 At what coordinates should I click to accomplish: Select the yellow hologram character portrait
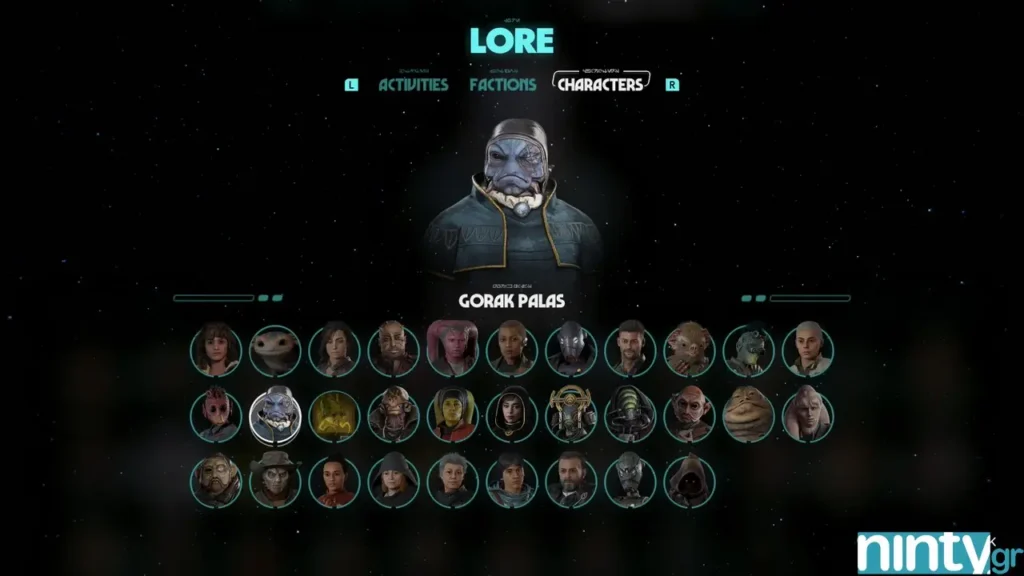pos(334,414)
